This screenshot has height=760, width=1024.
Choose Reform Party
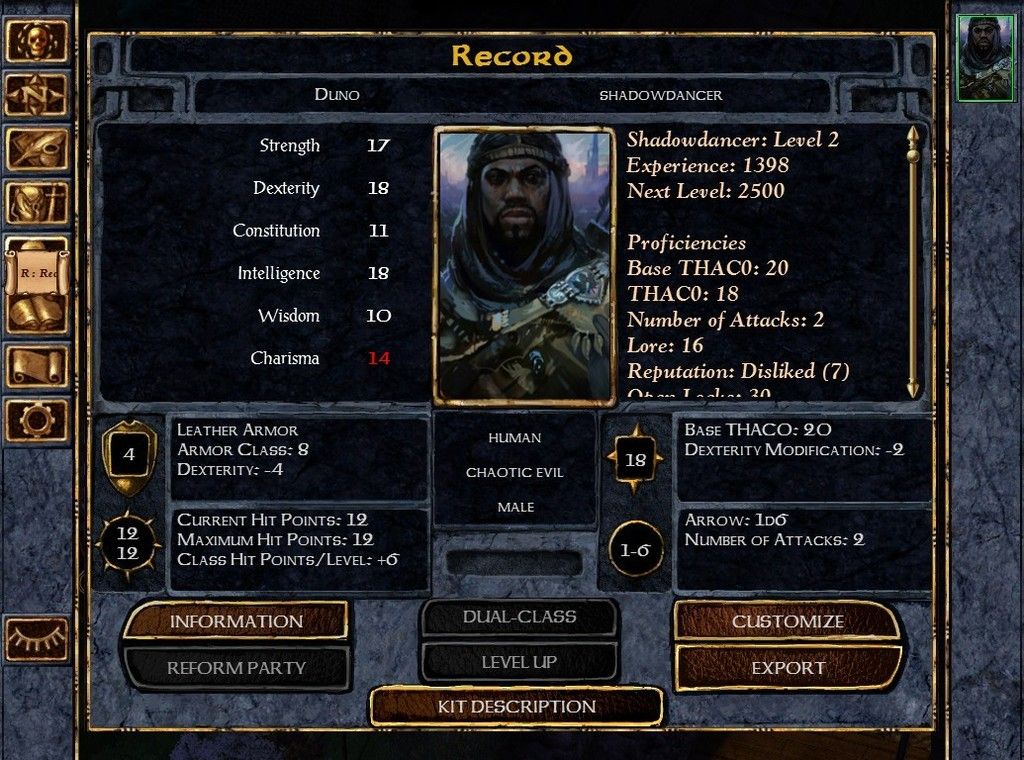pos(236,667)
